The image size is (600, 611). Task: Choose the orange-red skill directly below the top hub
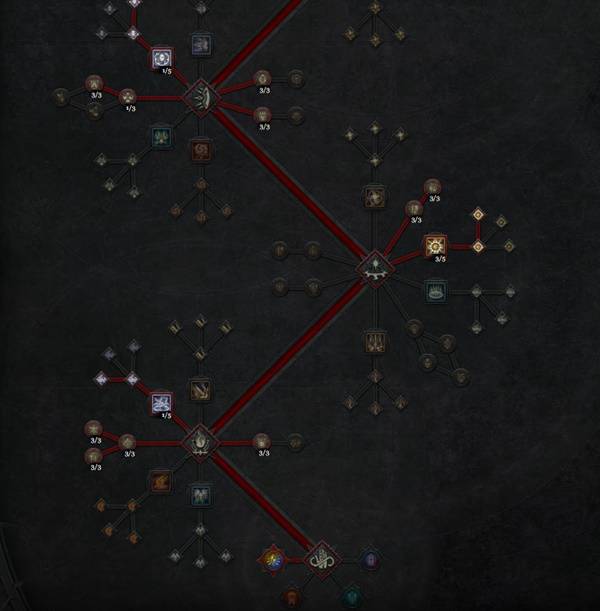[200, 150]
